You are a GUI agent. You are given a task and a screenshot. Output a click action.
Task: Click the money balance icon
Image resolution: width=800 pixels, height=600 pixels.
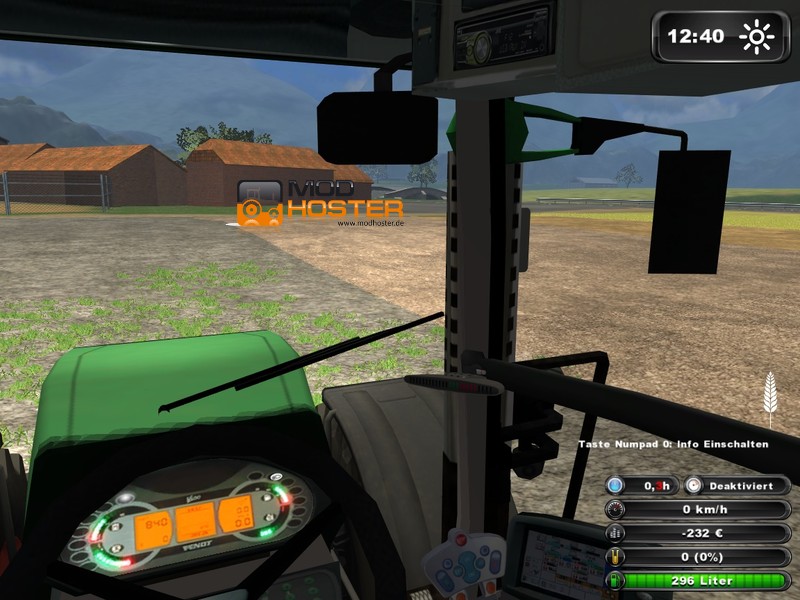click(x=615, y=532)
